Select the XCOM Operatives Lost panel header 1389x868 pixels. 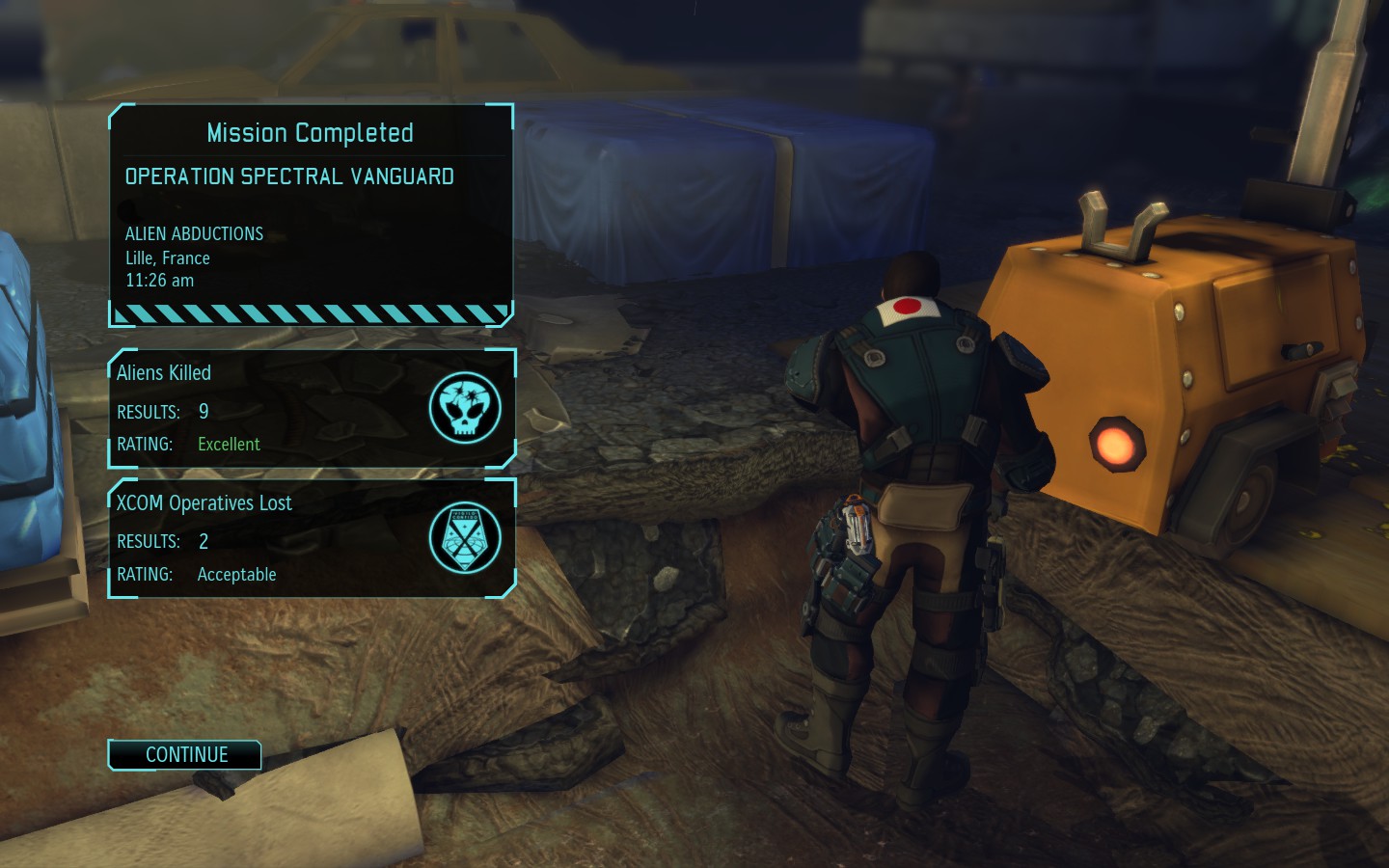(x=204, y=502)
